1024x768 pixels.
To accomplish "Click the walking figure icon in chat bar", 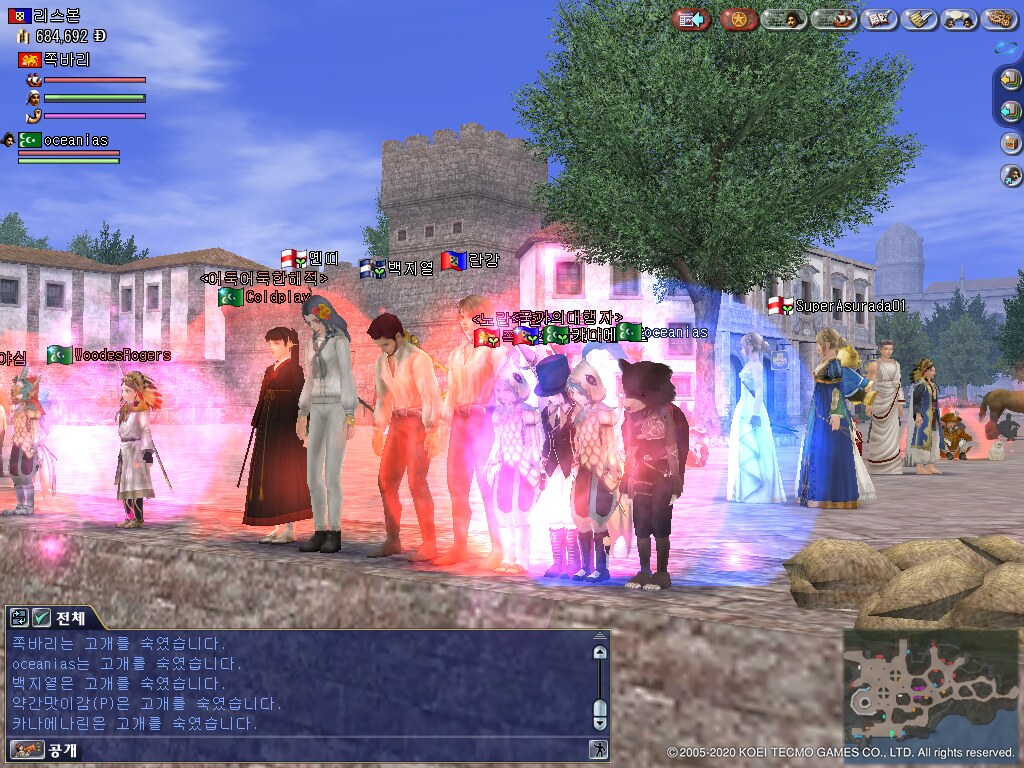I will pos(598,749).
